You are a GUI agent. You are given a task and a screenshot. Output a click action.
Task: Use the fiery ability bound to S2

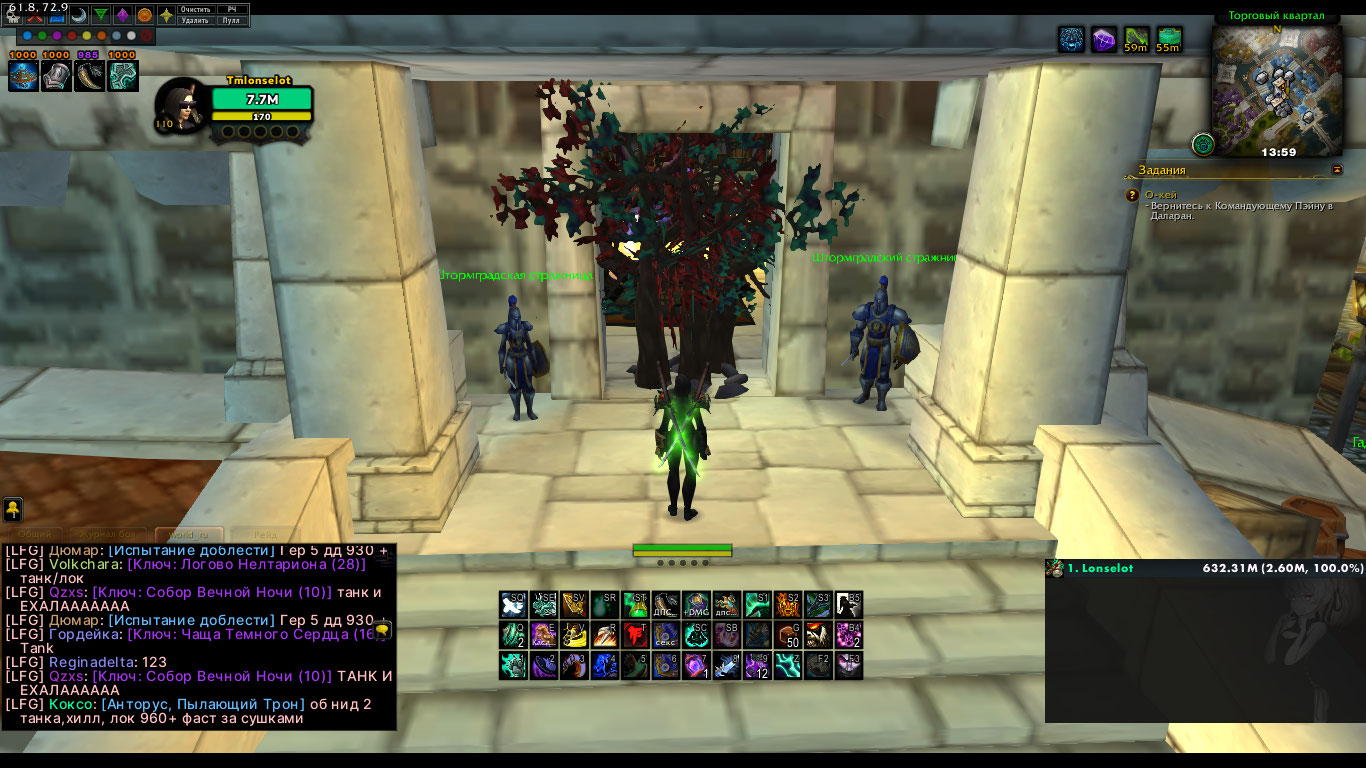coord(789,604)
